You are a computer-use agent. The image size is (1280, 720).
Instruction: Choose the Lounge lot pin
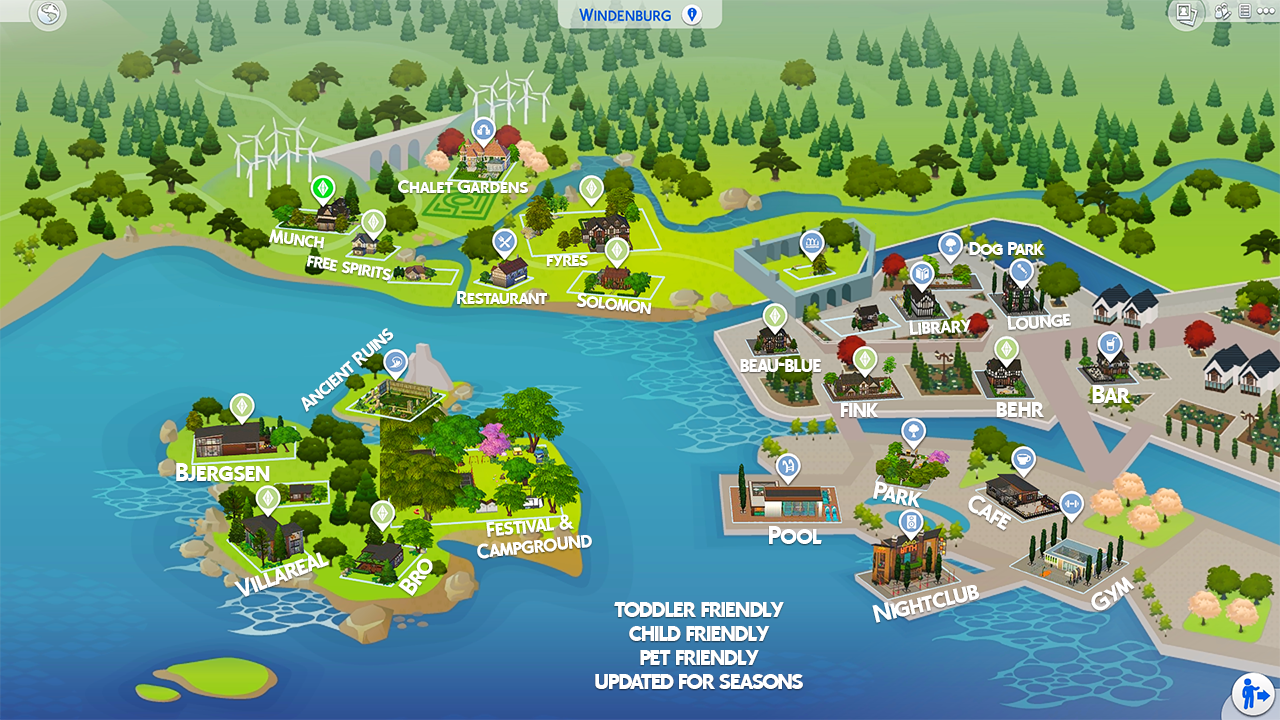pyautogui.click(x=1021, y=270)
